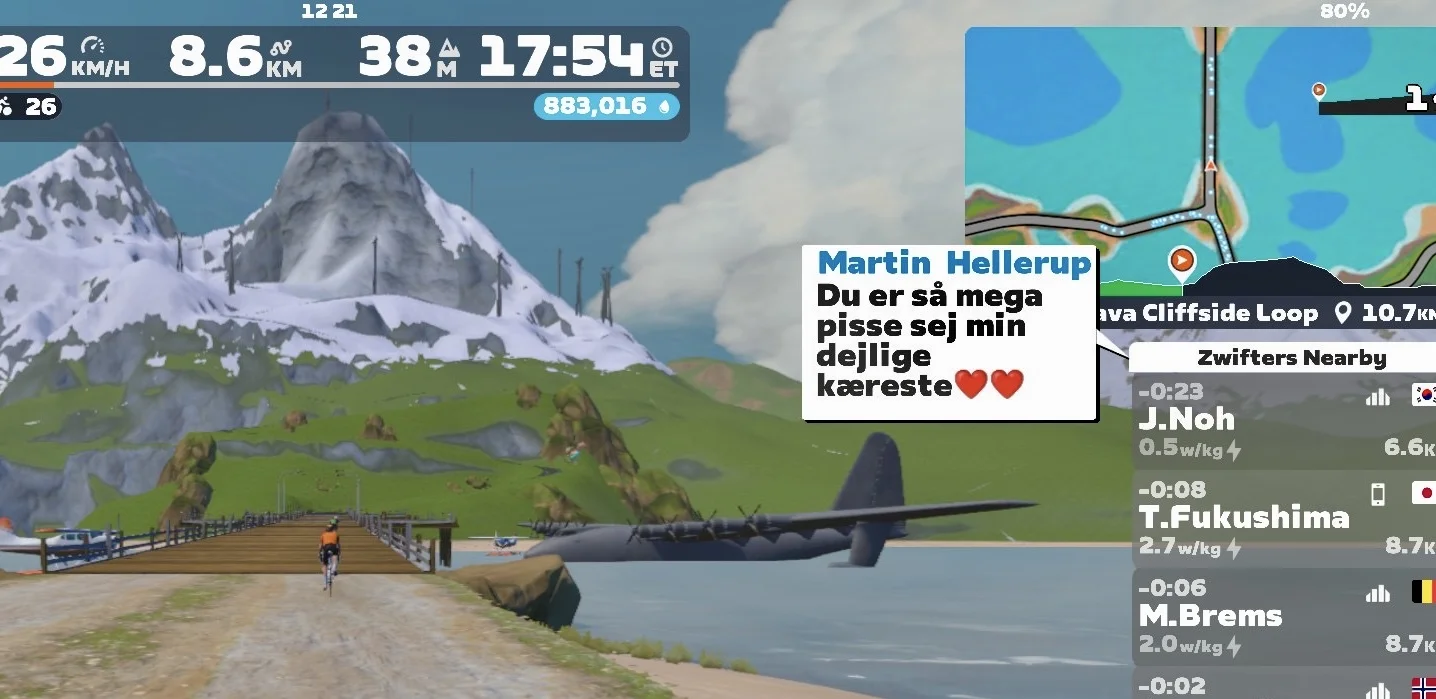This screenshot has height=699, width=1436.
Task: Click the Zwifters Nearby header
Action: (1291, 358)
